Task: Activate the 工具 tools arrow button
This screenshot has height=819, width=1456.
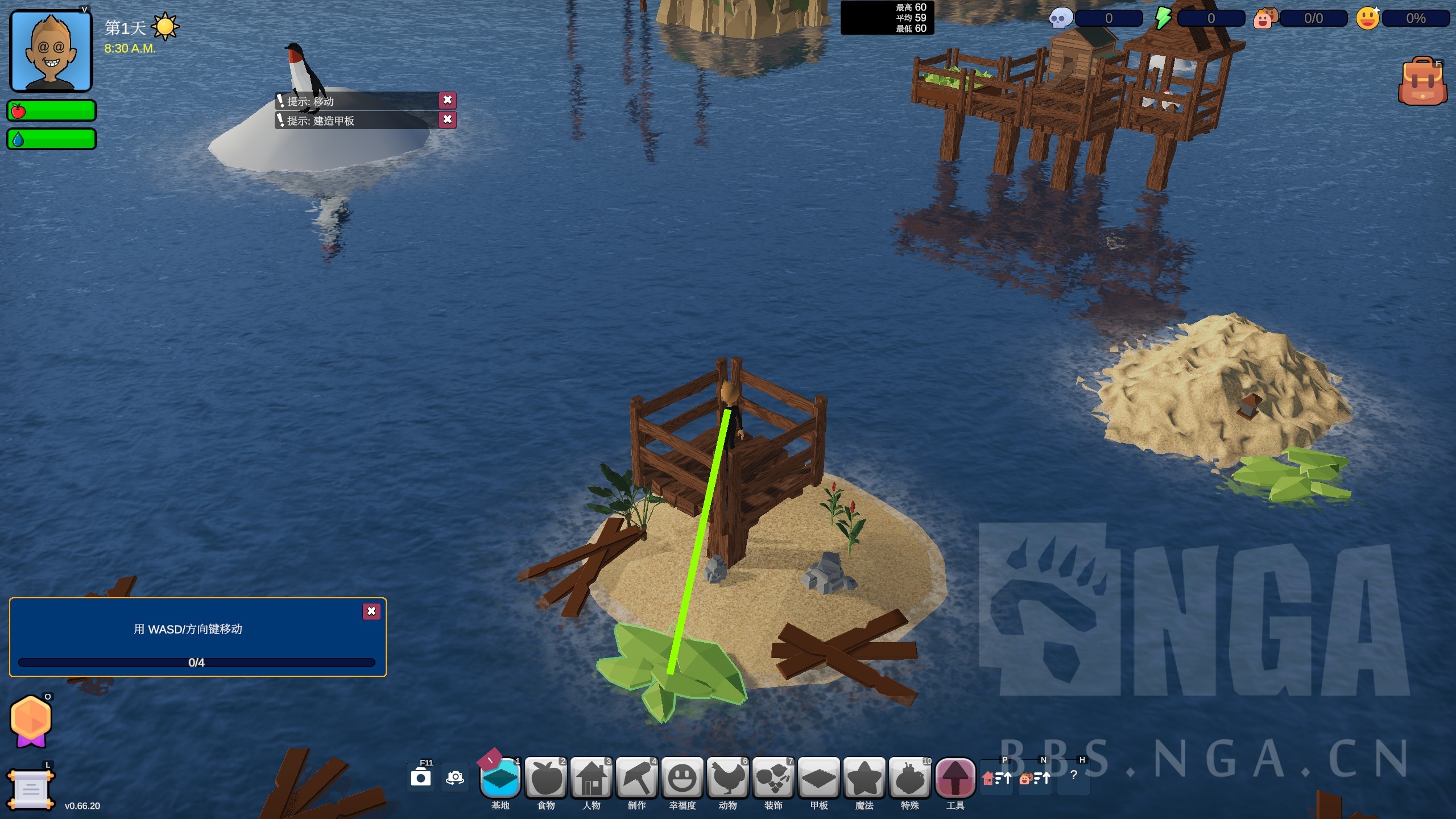Action: click(x=955, y=777)
